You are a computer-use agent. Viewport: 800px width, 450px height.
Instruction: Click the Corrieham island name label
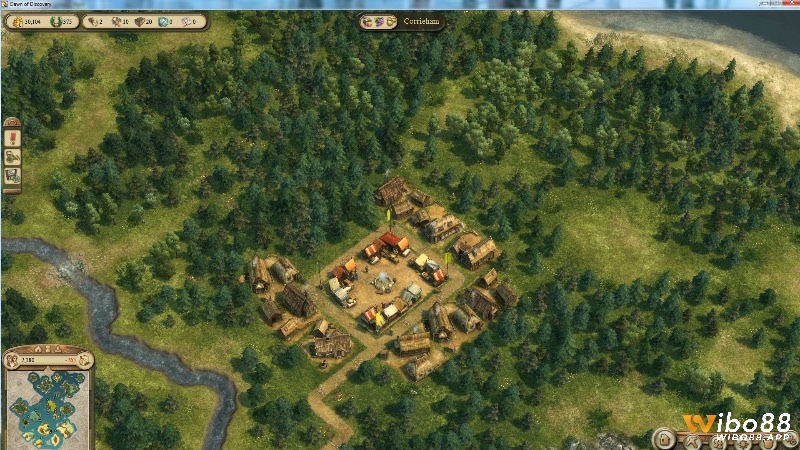coord(420,20)
